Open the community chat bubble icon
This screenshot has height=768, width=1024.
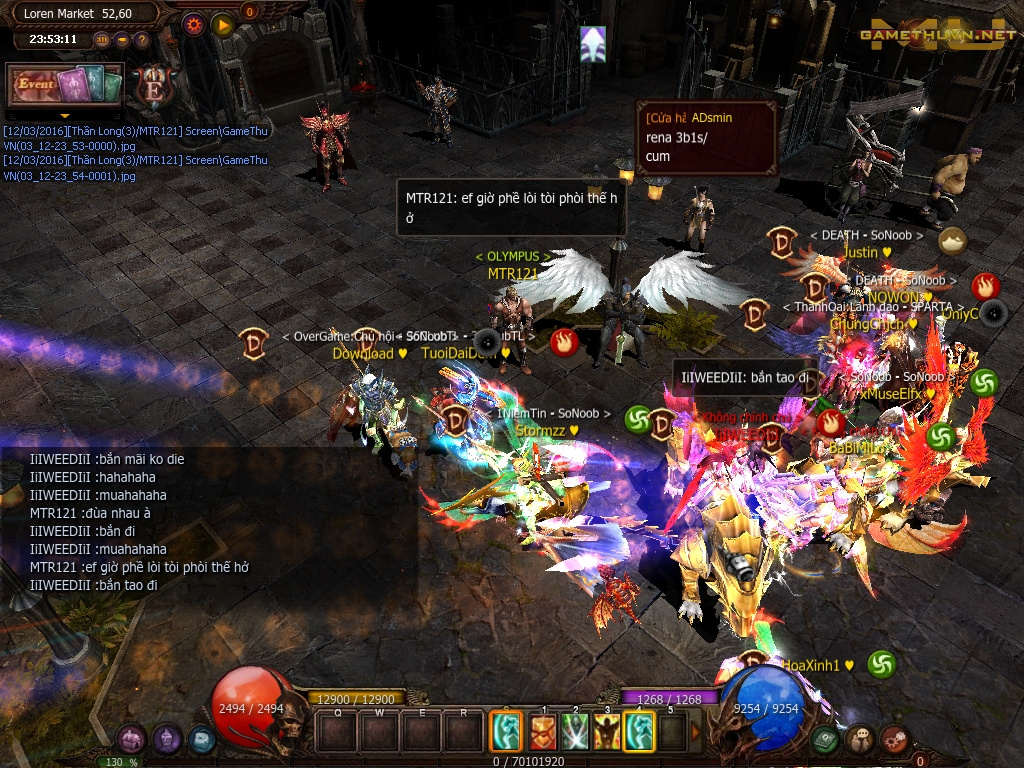point(859,740)
